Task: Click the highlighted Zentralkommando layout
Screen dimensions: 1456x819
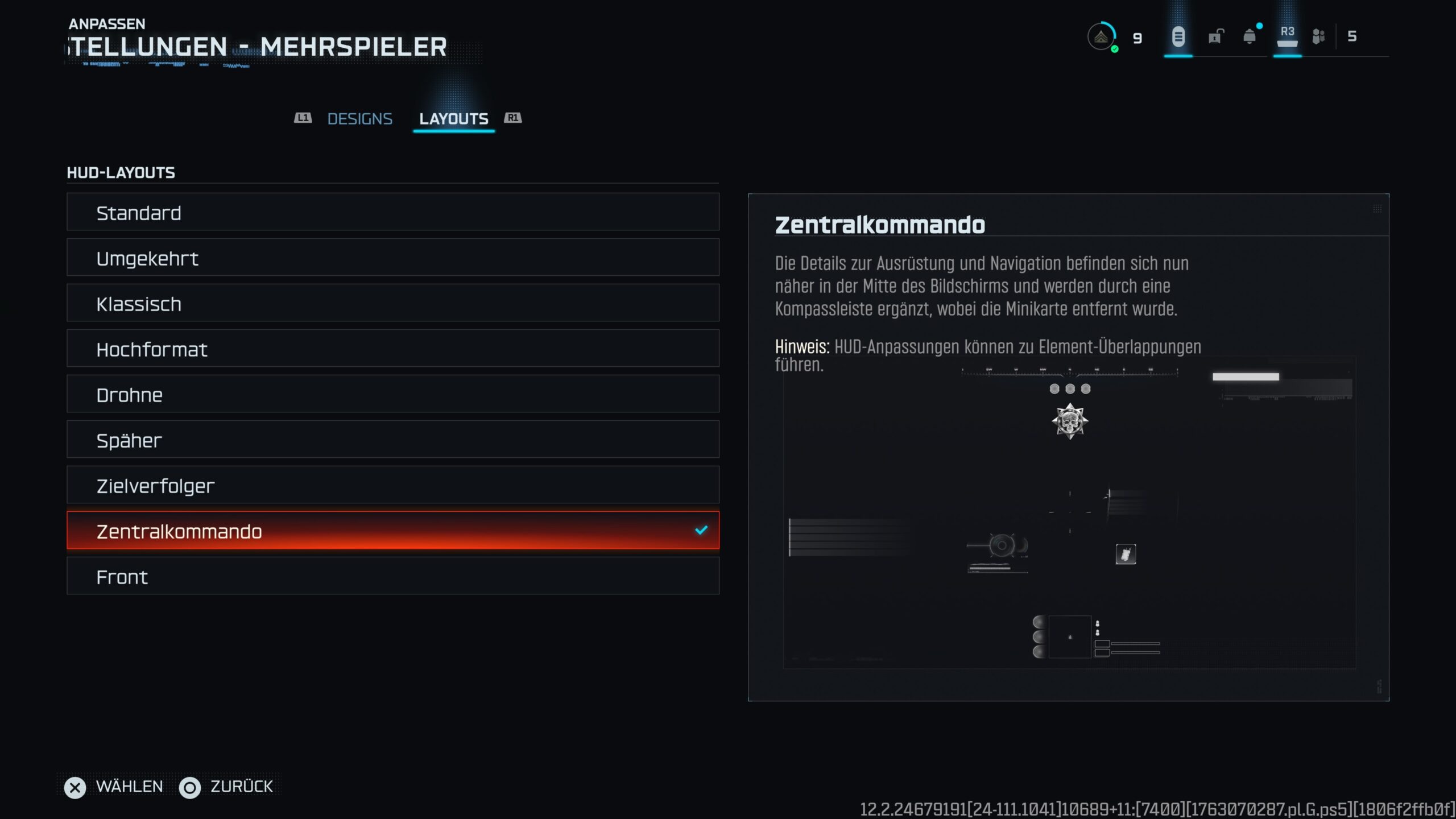Action: [x=392, y=531]
